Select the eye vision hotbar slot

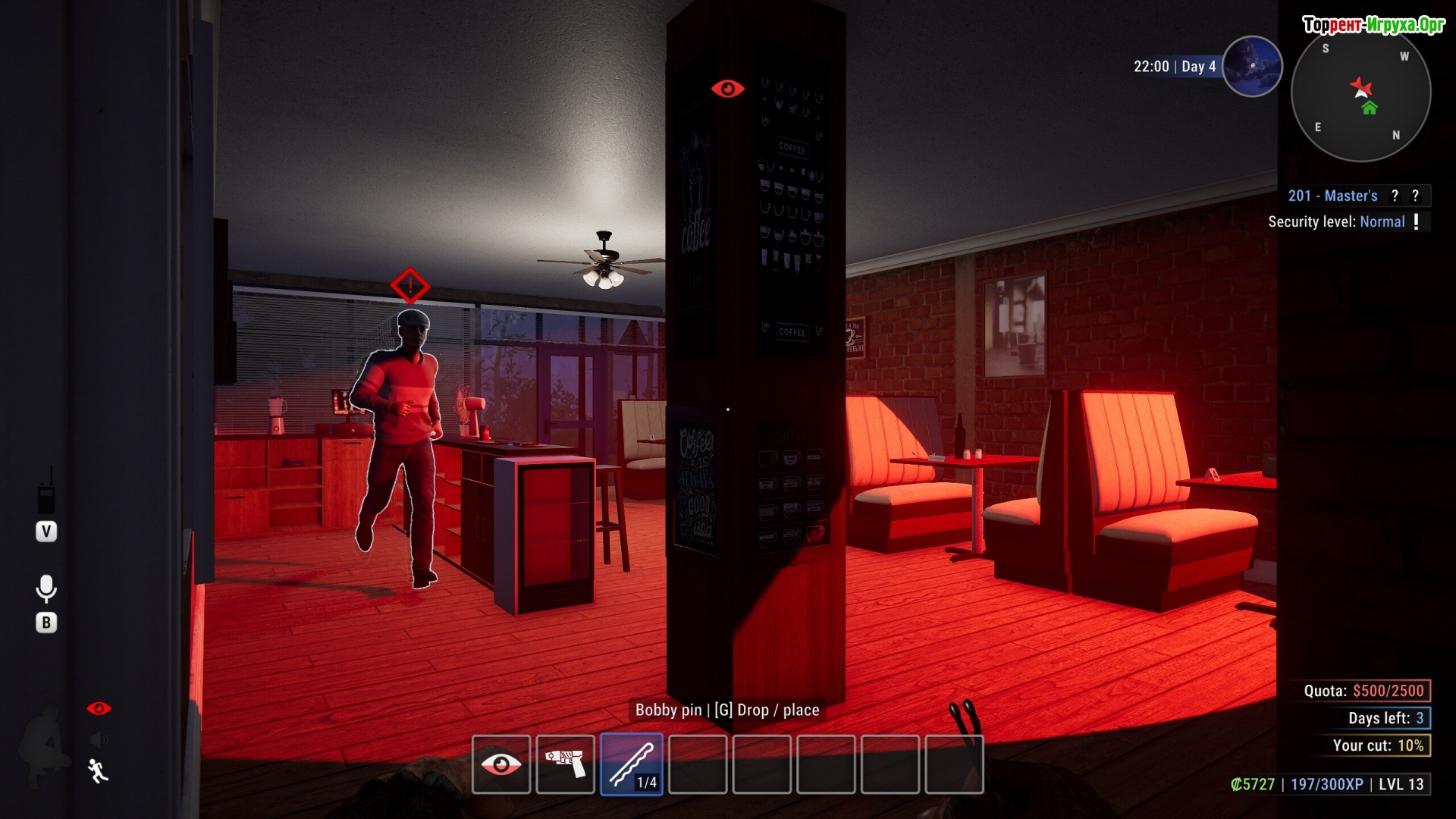pos(500,764)
